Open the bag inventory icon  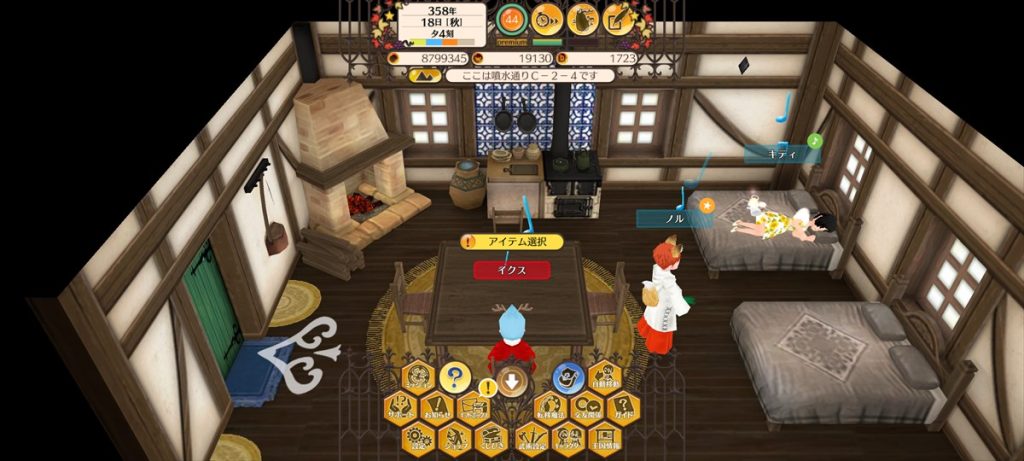tap(582, 18)
